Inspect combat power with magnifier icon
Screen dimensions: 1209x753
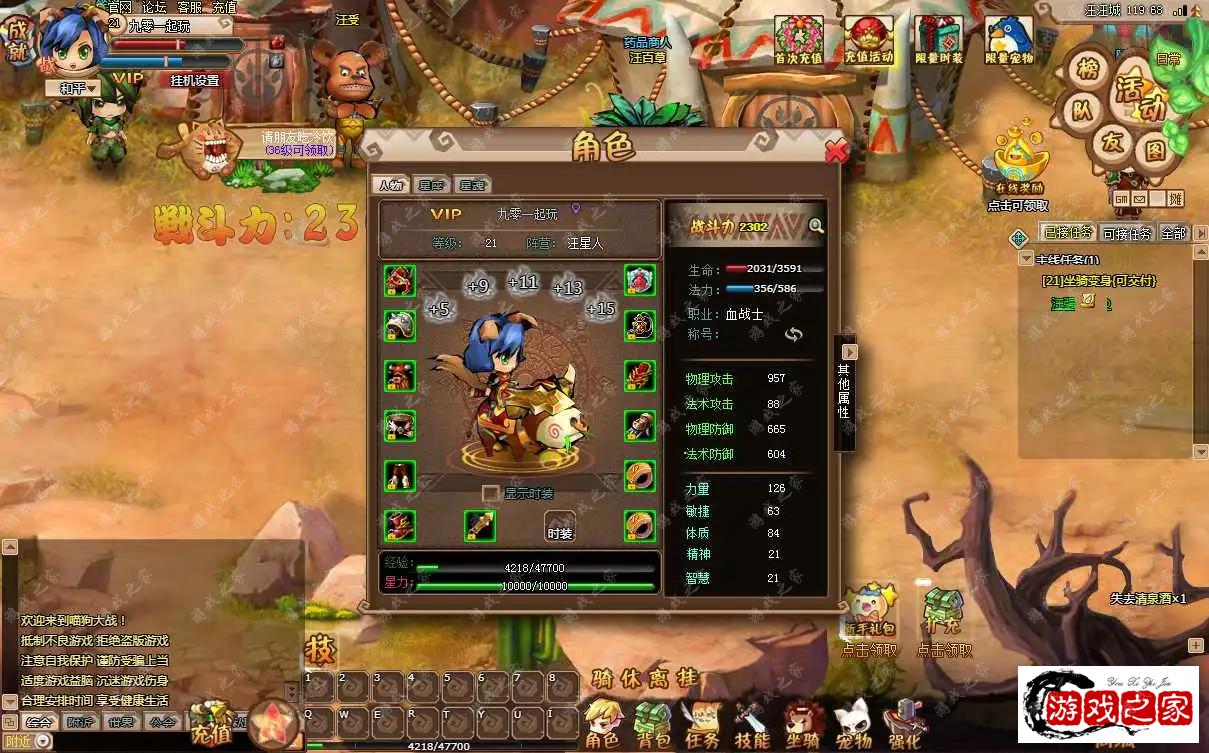click(816, 226)
